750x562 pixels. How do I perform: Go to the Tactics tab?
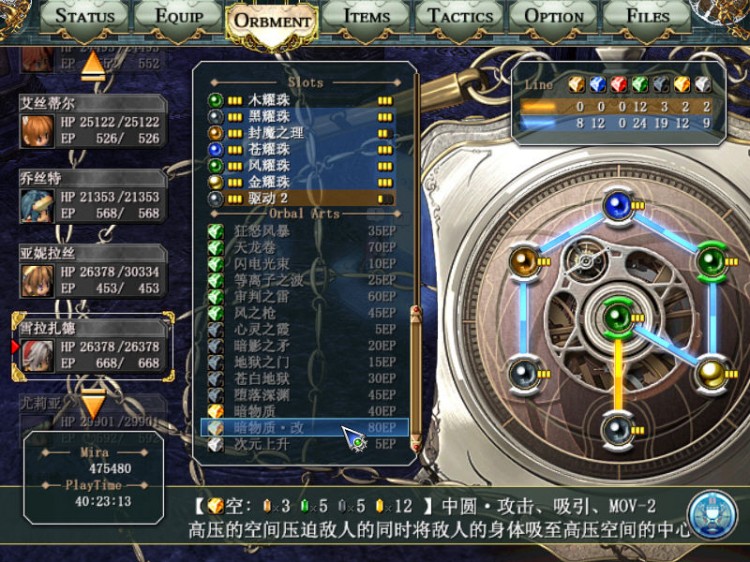[x=458, y=16]
